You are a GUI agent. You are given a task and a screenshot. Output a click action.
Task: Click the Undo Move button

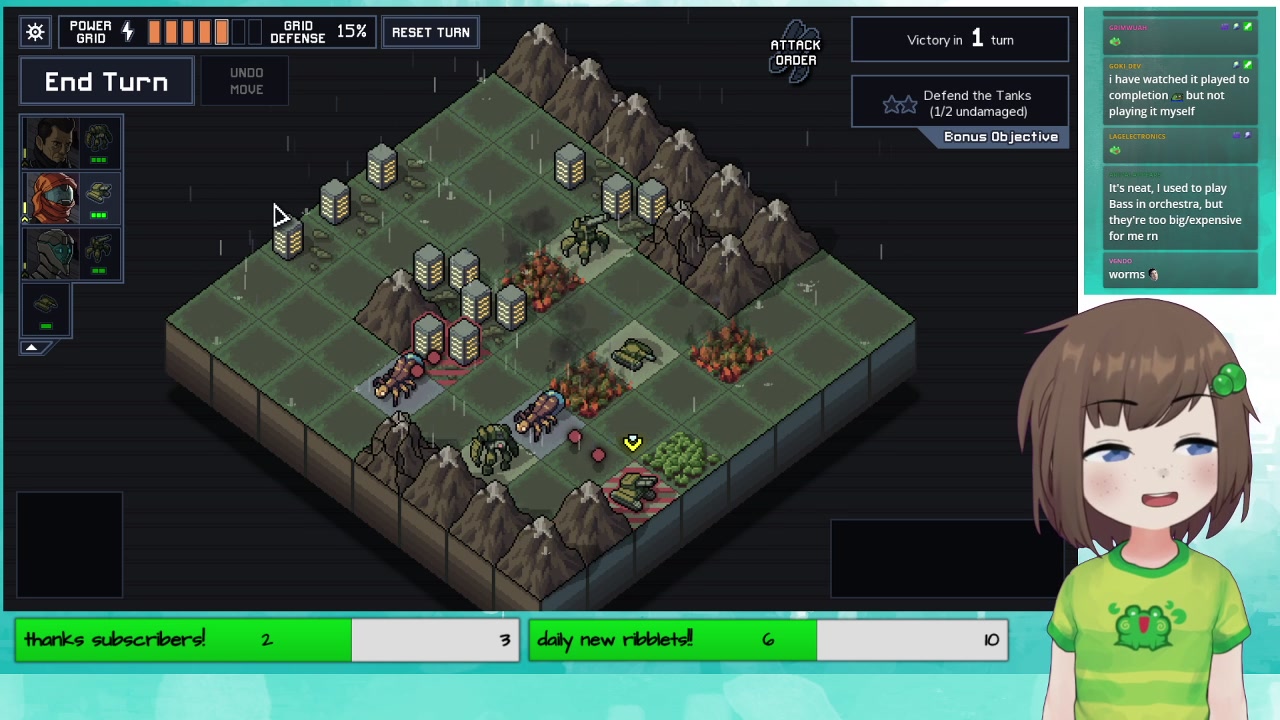[246, 80]
